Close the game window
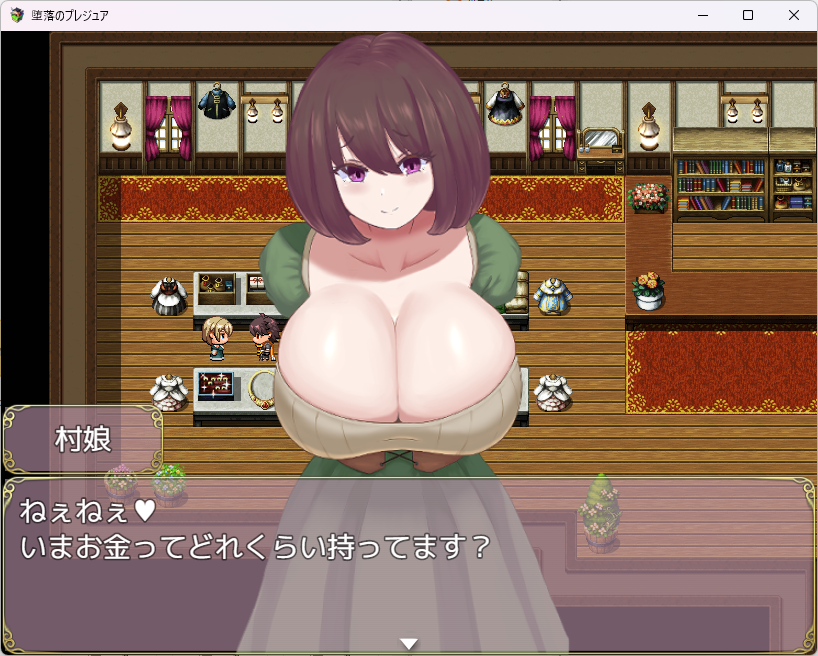The height and width of the screenshot is (656, 818). (x=794, y=15)
